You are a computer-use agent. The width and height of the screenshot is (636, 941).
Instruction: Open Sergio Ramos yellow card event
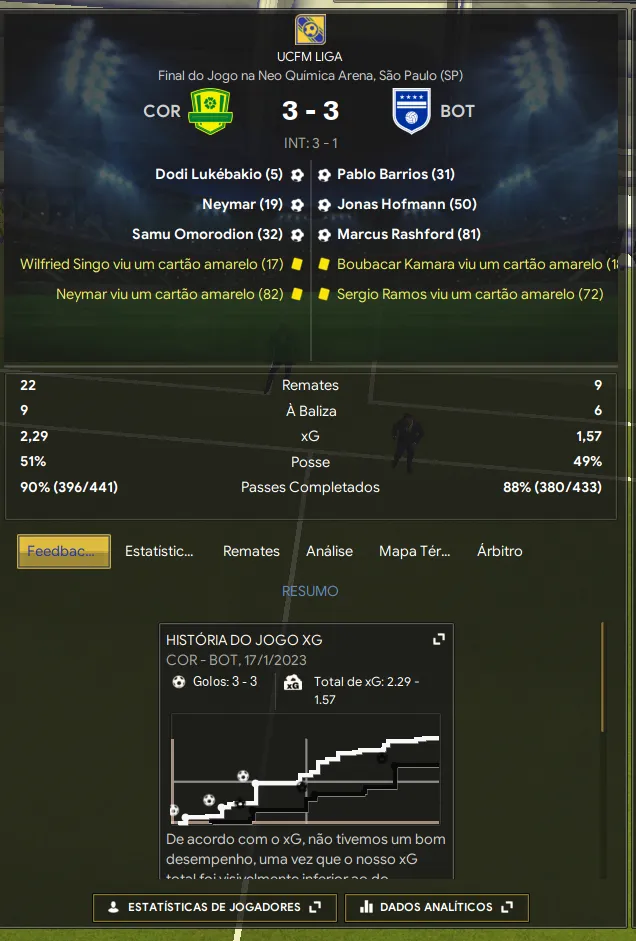pyautogui.click(x=469, y=294)
